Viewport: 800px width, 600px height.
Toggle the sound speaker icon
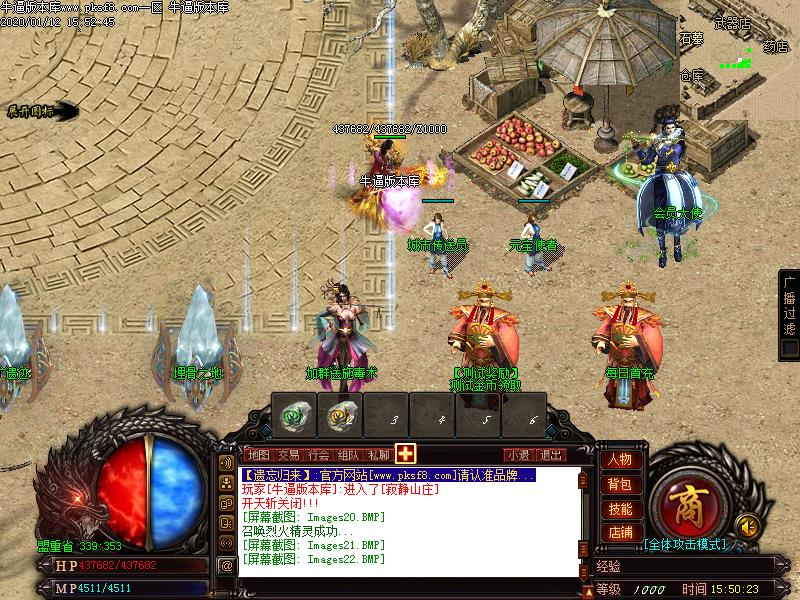point(745,524)
